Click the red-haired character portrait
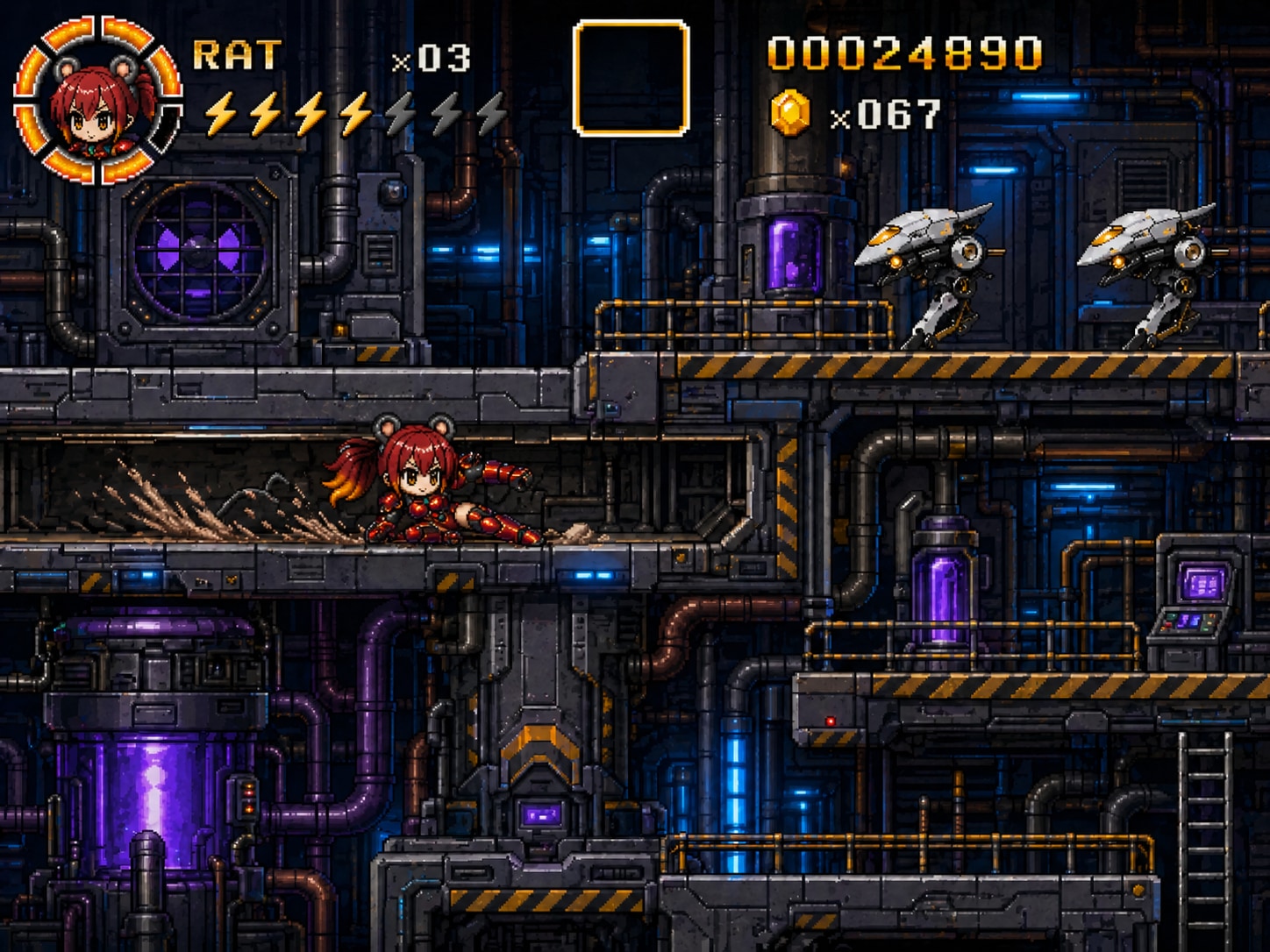The width and height of the screenshot is (1270, 952). tap(97, 101)
